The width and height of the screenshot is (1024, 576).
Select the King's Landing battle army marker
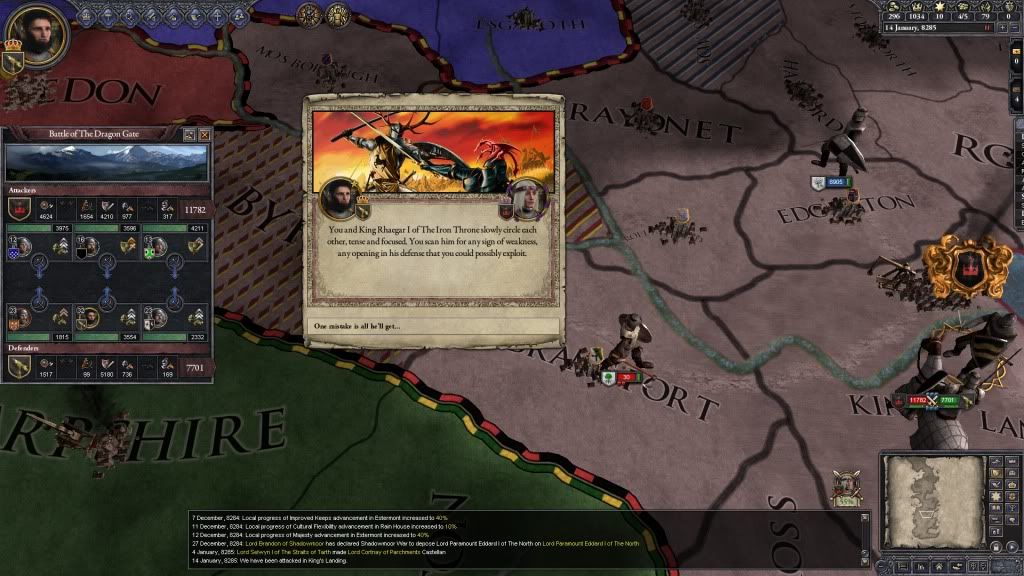(x=929, y=401)
